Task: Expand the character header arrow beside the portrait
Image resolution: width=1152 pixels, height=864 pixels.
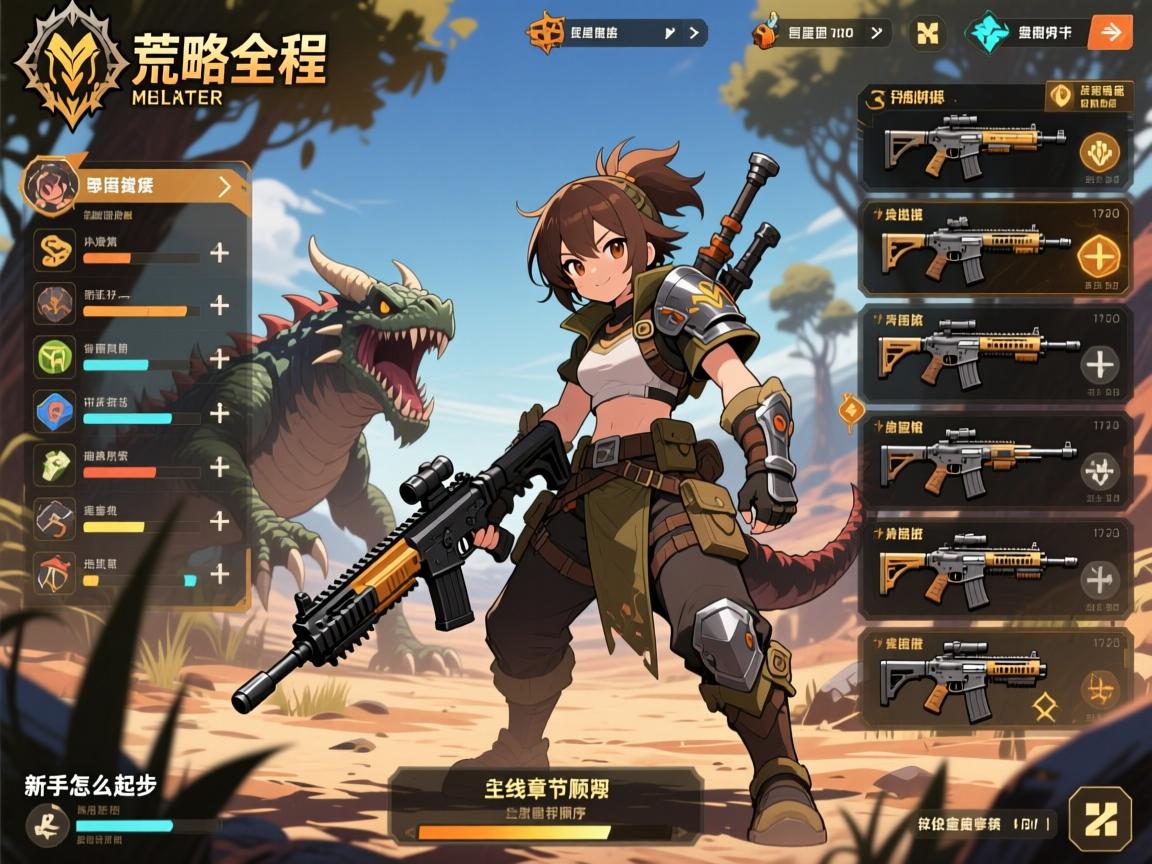Action: click(224, 186)
